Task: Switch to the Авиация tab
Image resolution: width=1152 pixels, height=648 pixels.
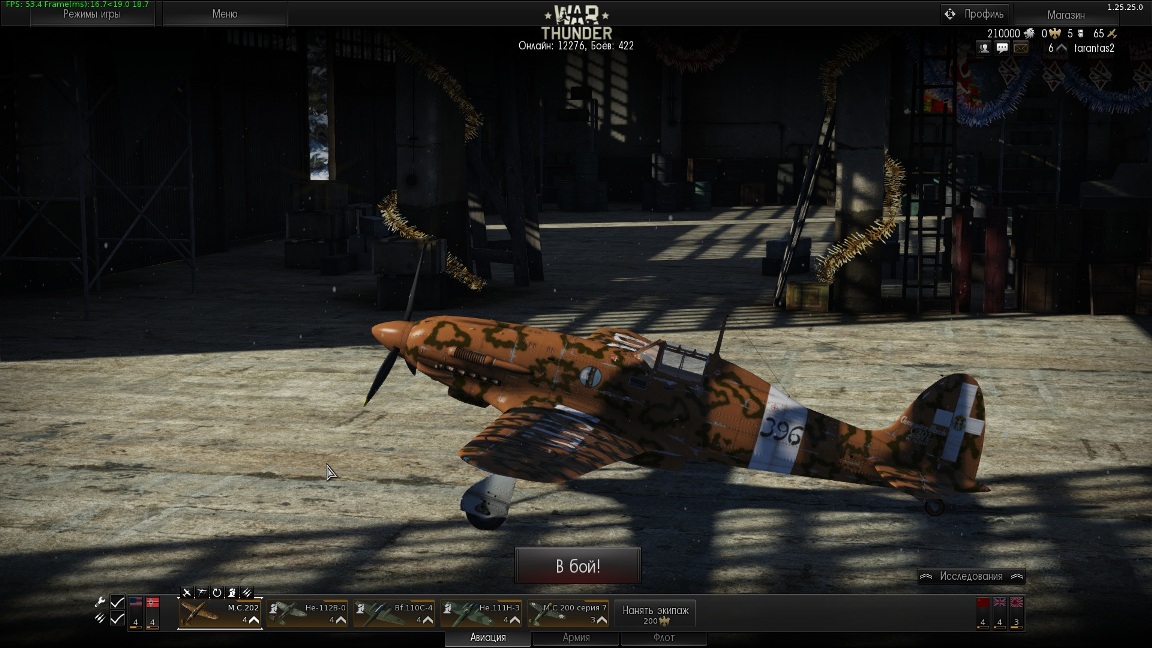Action: 488,638
